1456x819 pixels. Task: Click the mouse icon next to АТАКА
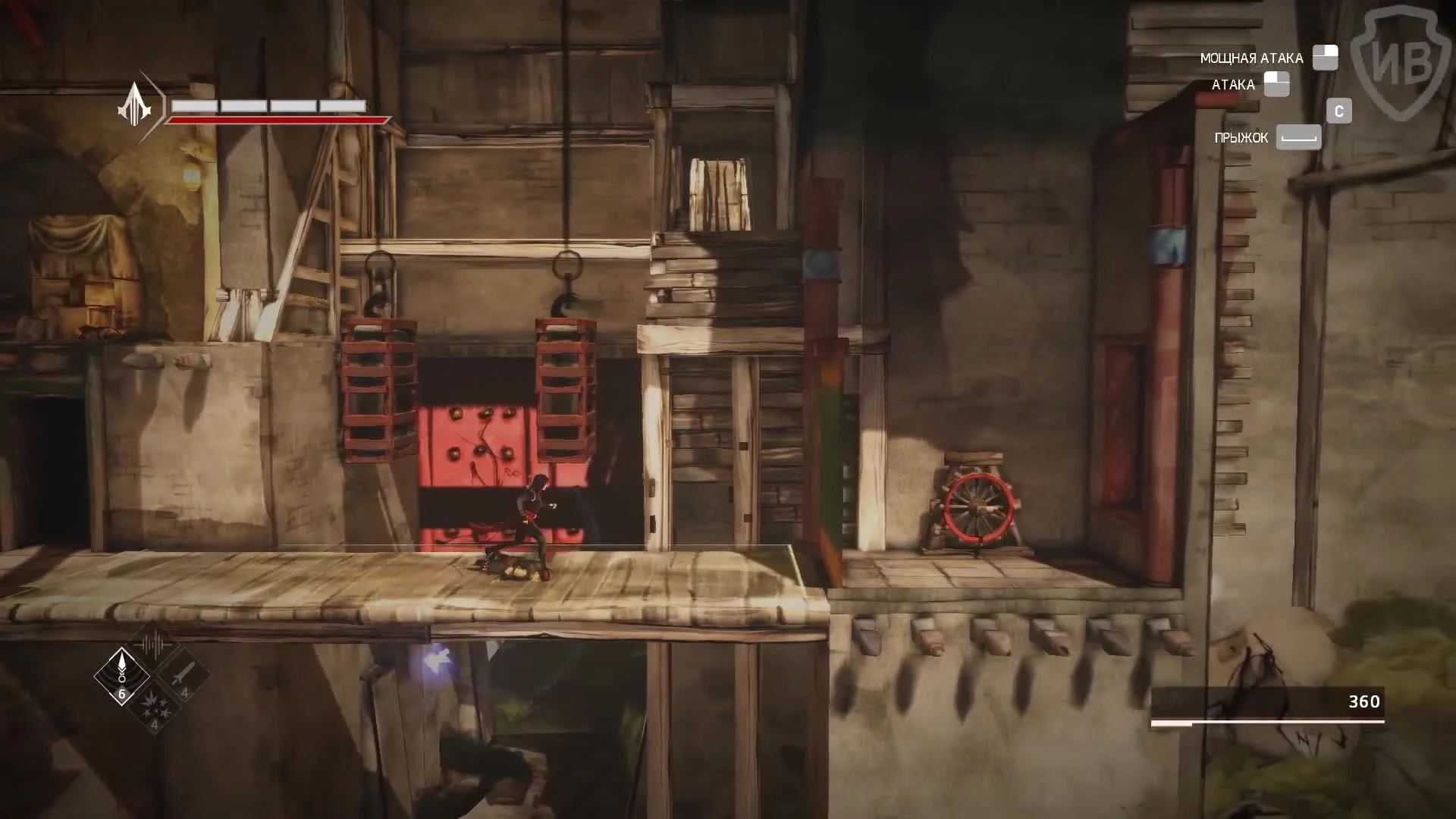coord(1277,84)
